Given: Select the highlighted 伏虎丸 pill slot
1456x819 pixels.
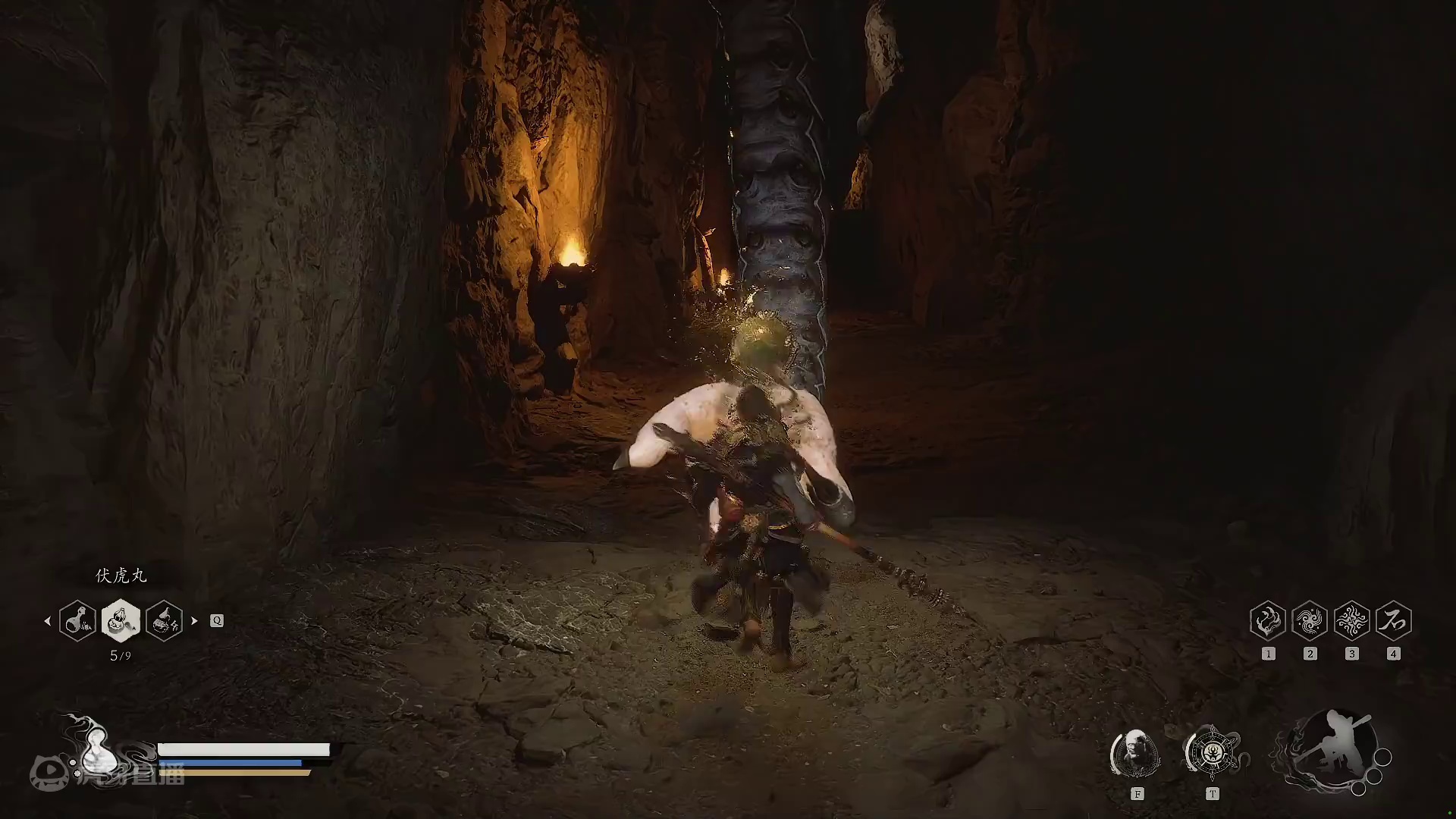Looking at the screenshot, I should [x=121, y=620].
